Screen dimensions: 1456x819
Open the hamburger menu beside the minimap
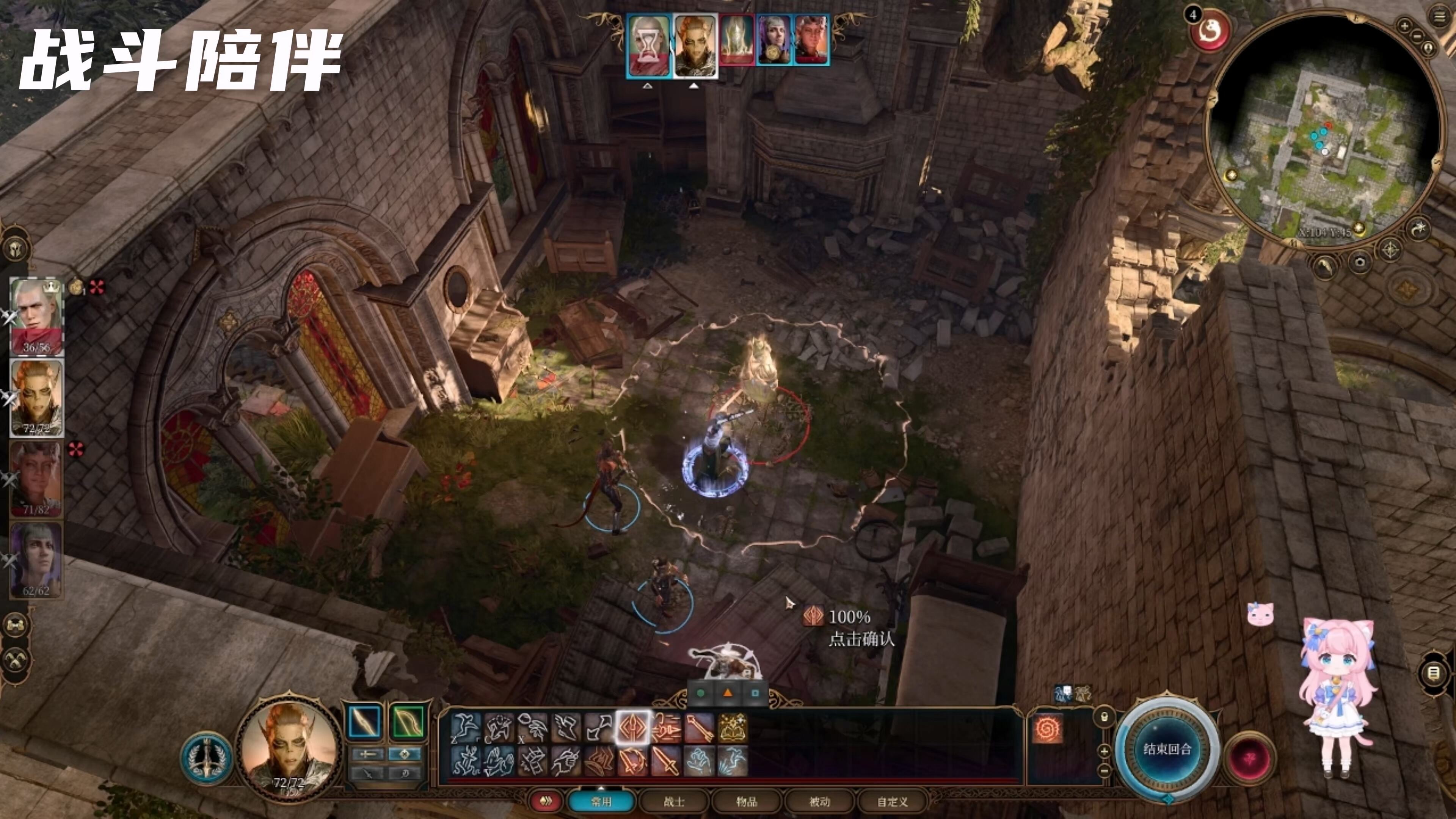(x=1439, y=16)
